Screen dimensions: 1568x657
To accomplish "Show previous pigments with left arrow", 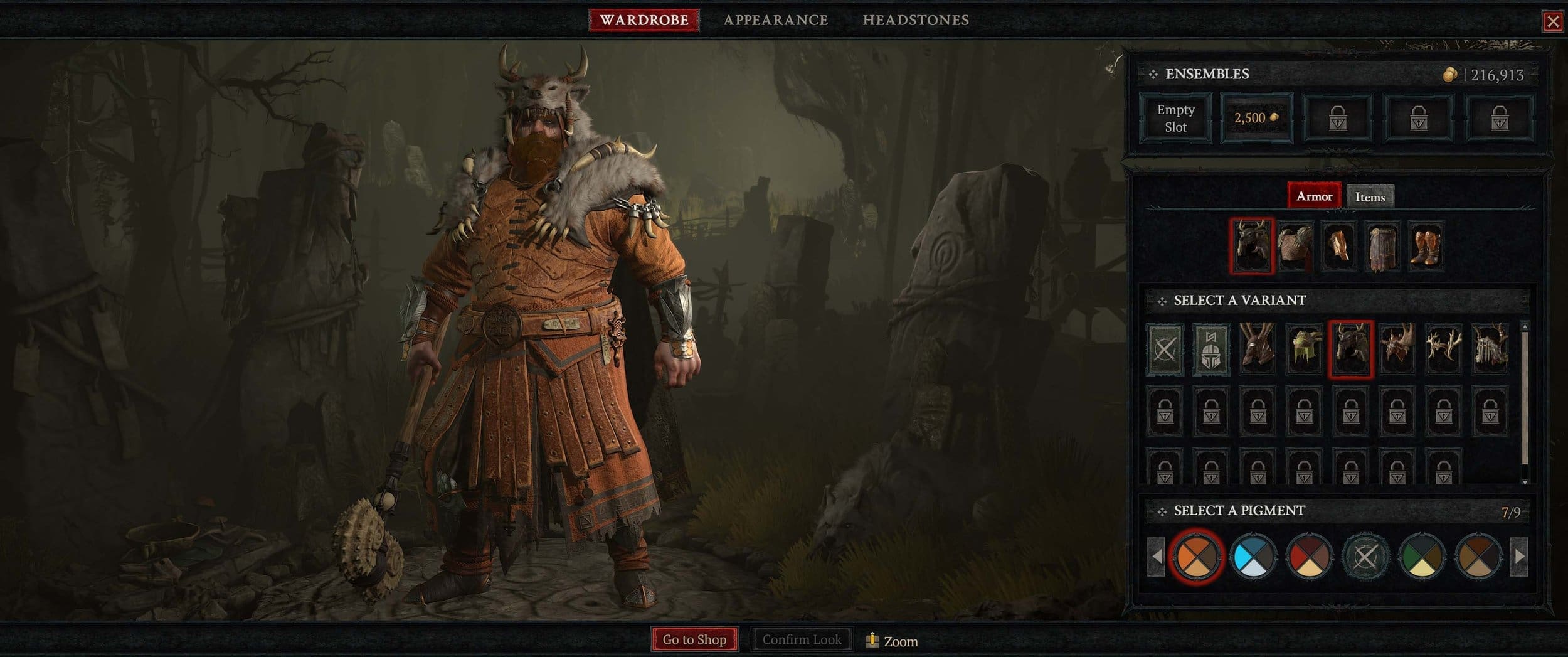I will click(x=1156, y=556).
